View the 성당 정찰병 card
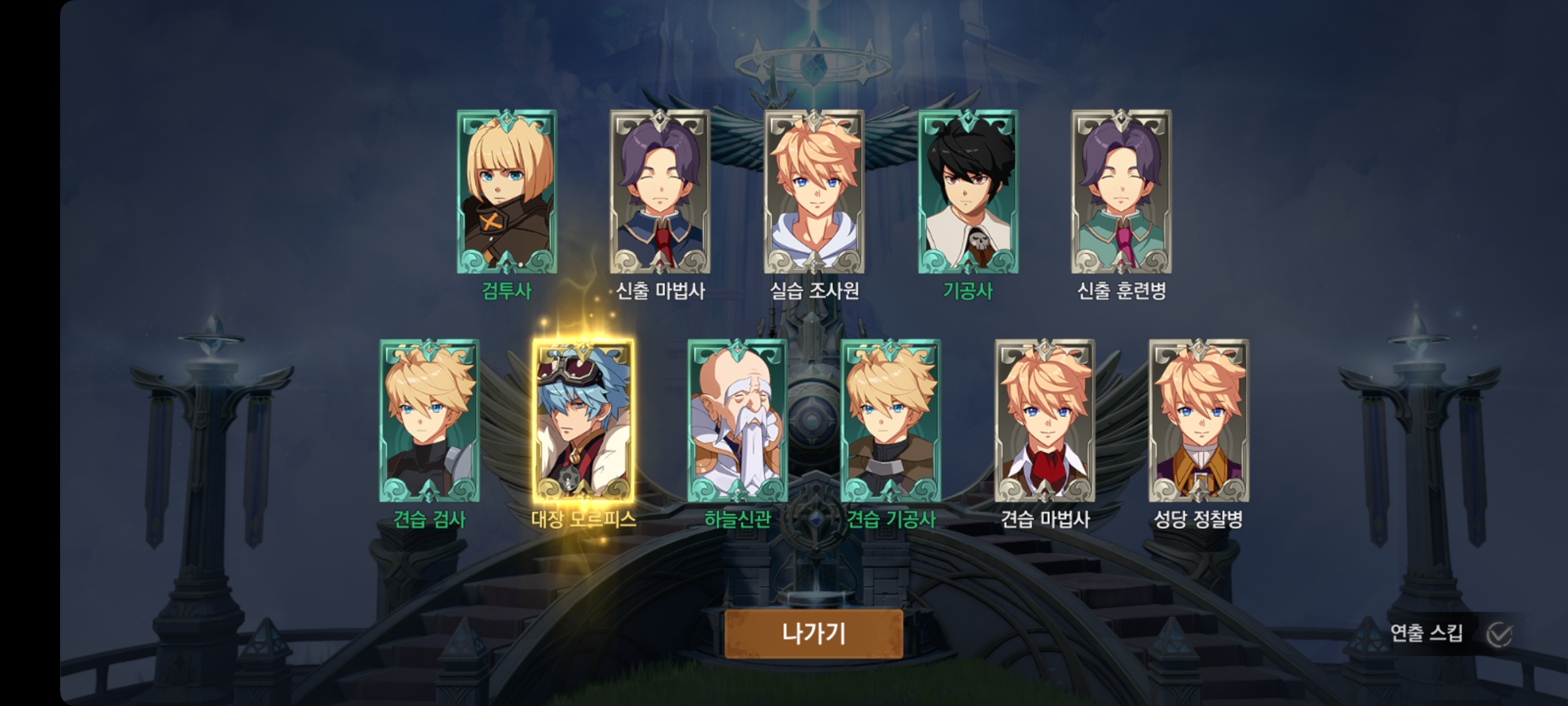The width and height of the screenshot is (1568, 706). click(1198, 420)
